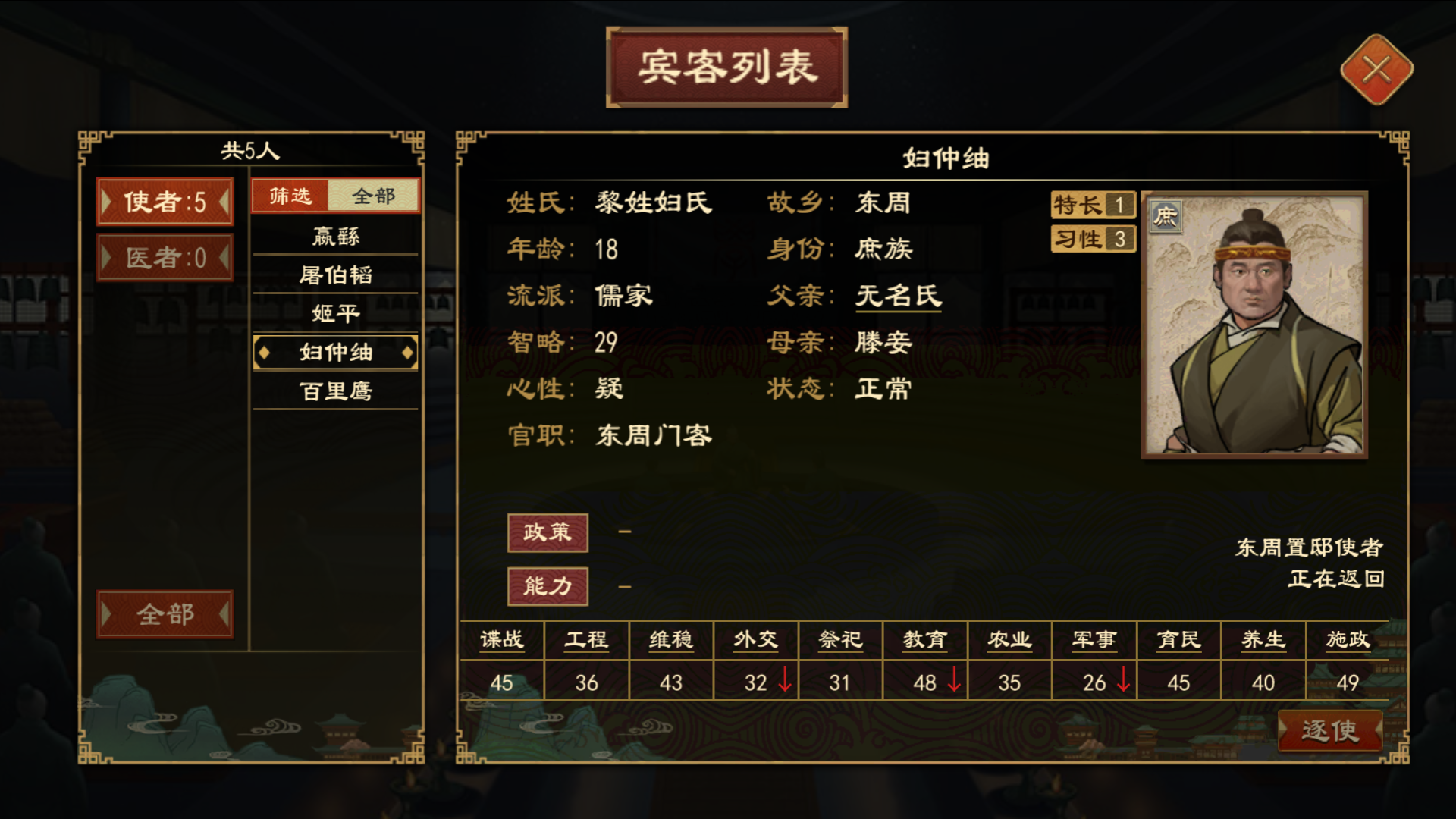Switch to the 全部 tab beside 筛选
1456x819 pixels.
coord(372,195)
